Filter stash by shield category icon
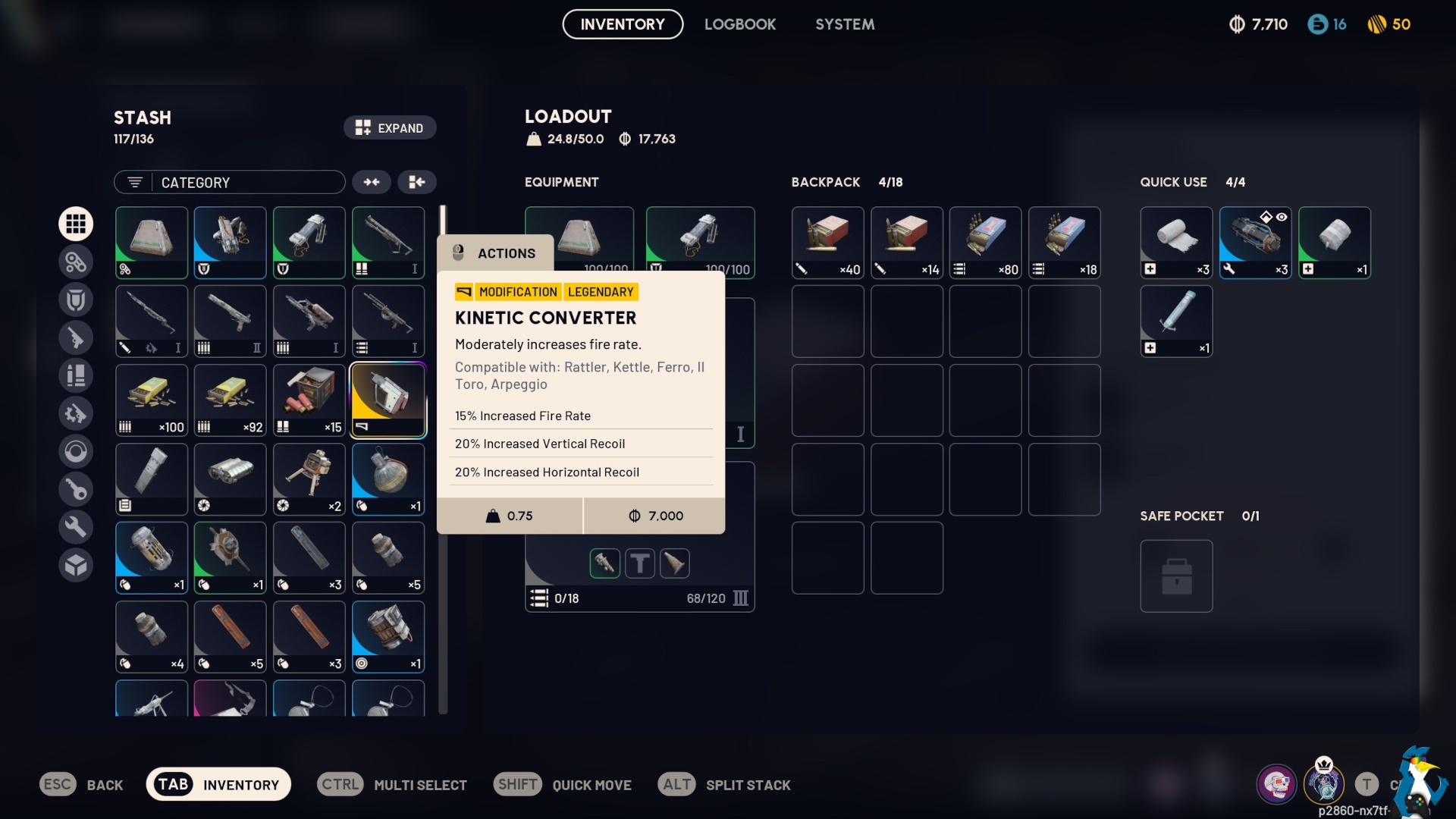 click(76, 300)
